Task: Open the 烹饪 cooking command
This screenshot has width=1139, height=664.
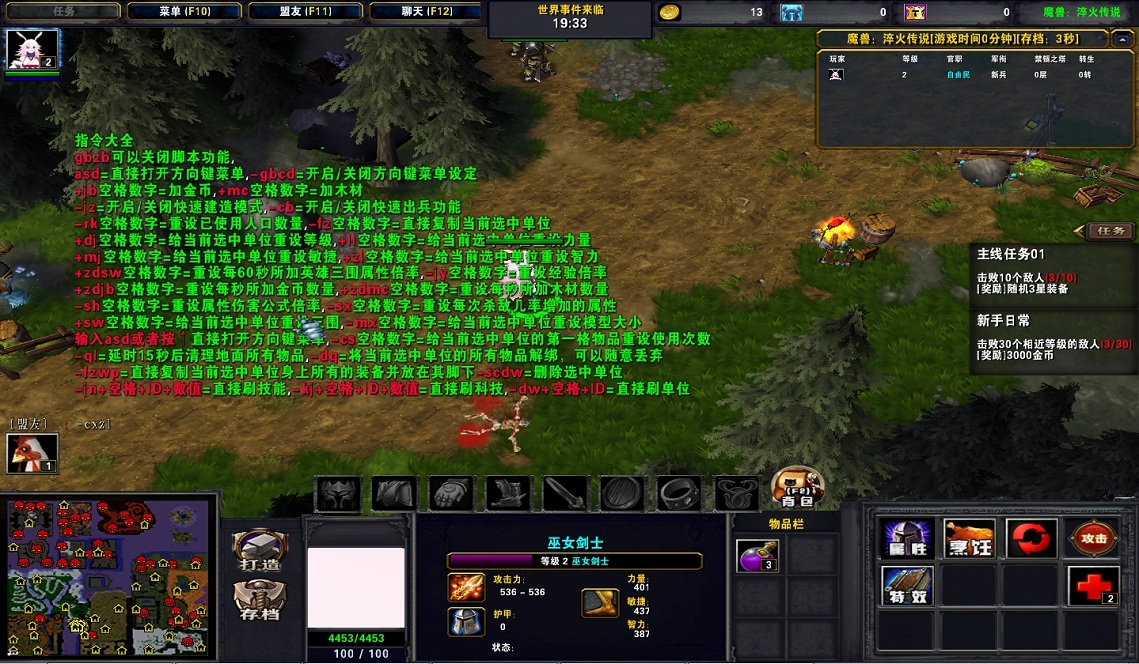Action: click(x=969, y=539)
